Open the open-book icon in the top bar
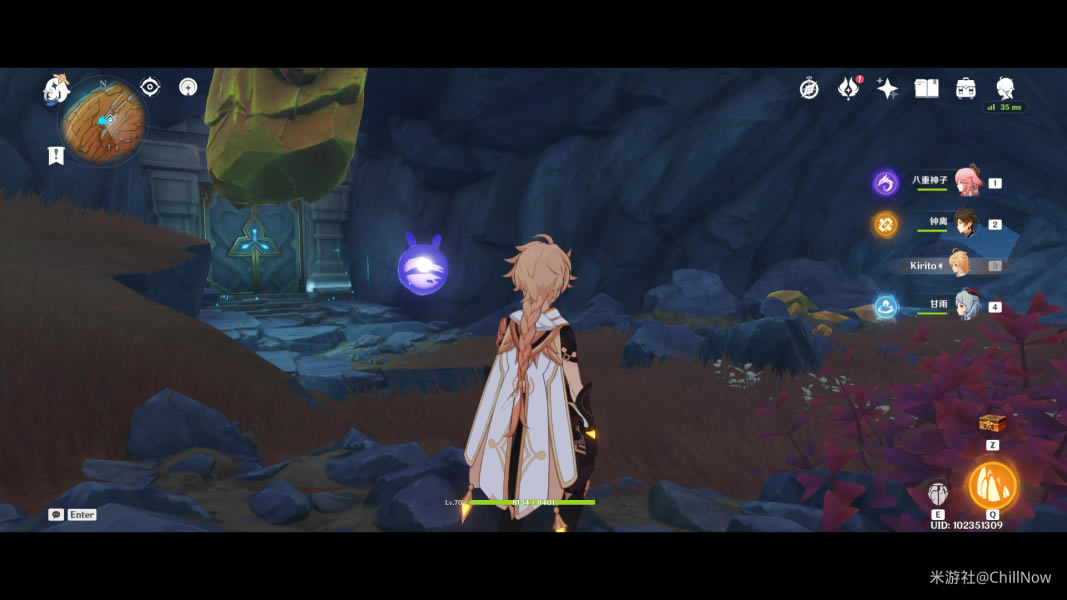1067x600 pixels. click(926, 88)
